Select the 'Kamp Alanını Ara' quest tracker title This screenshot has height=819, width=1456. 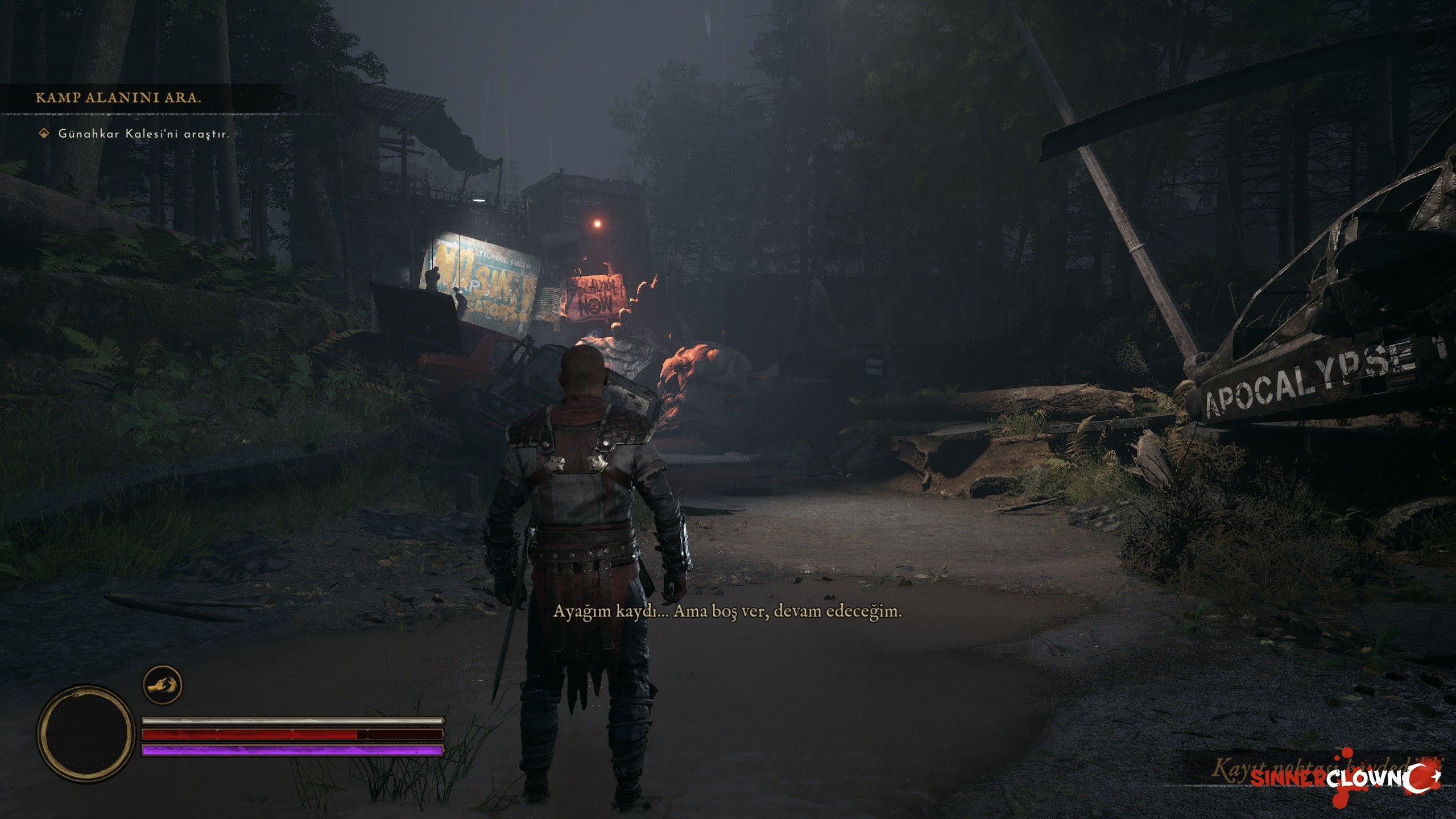tap(118, 98)
